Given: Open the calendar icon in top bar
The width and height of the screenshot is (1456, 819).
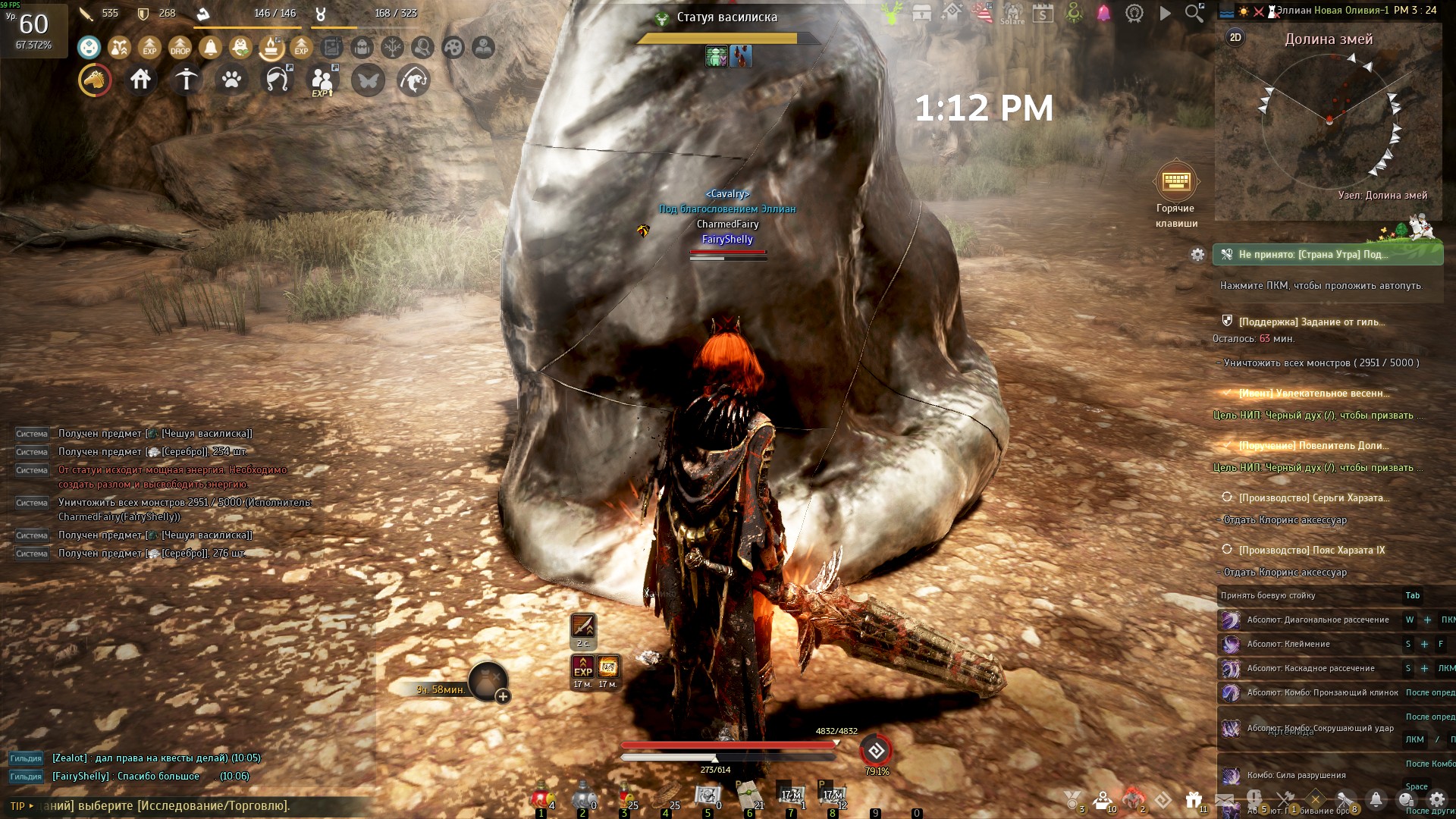Looking at the screenshot, I should [x=1043, y=13].
